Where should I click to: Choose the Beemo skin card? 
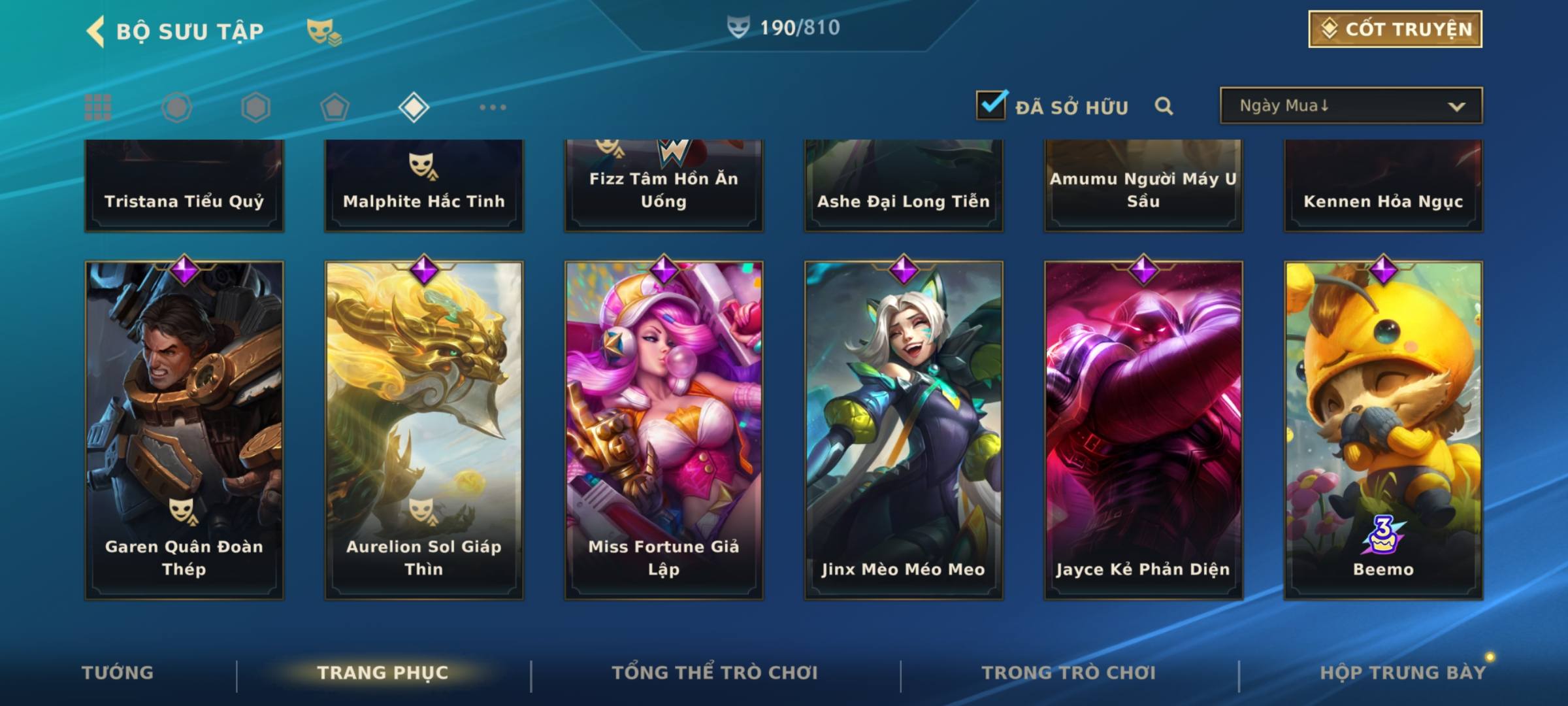tap(1383, 429)
